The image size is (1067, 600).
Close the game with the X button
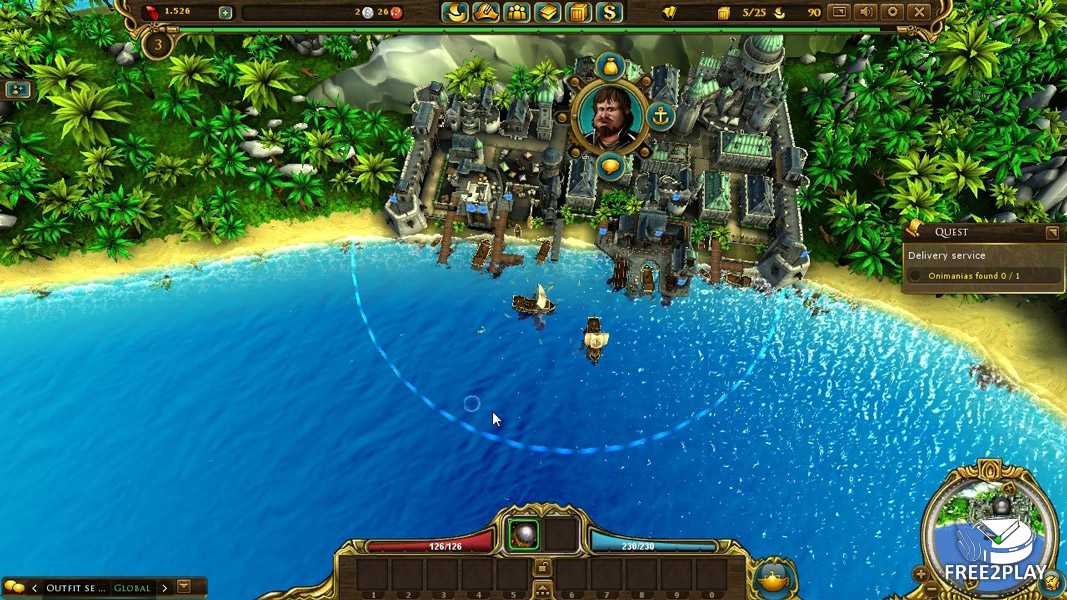tap(918, 13)
